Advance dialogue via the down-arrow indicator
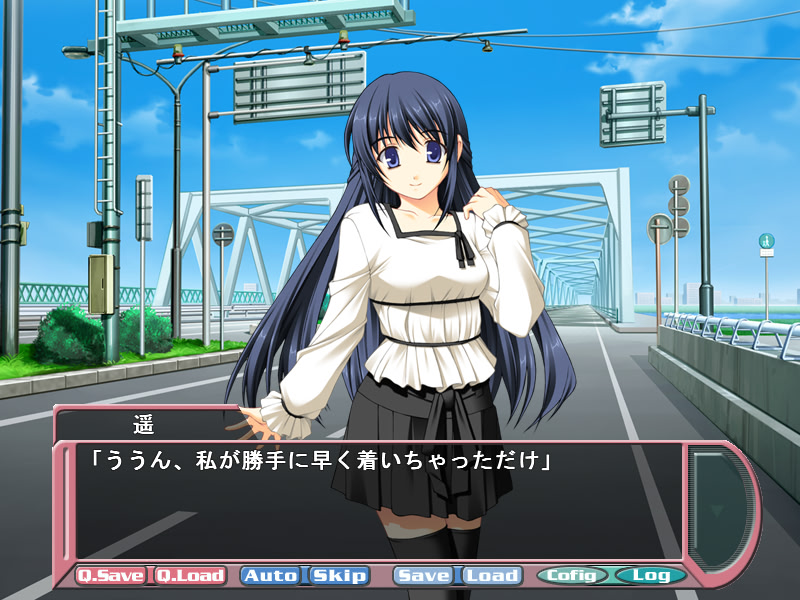This screenshot has height=600, width=800. coord(715,510)
